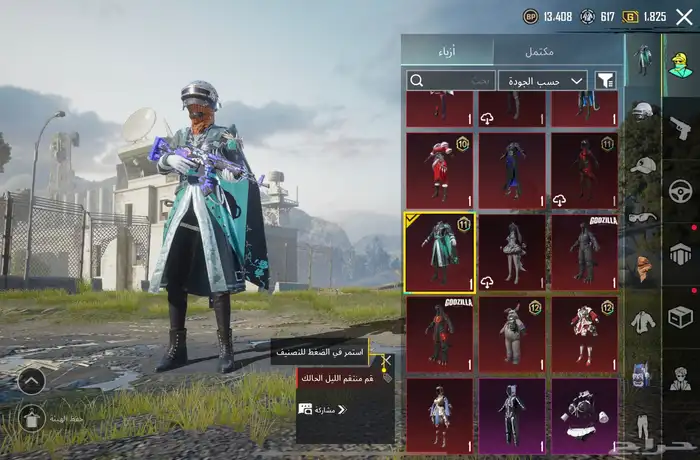This screenshot has width=700, height=460.
Task: Open the helmet category
Action: click(x=642, y=112)
